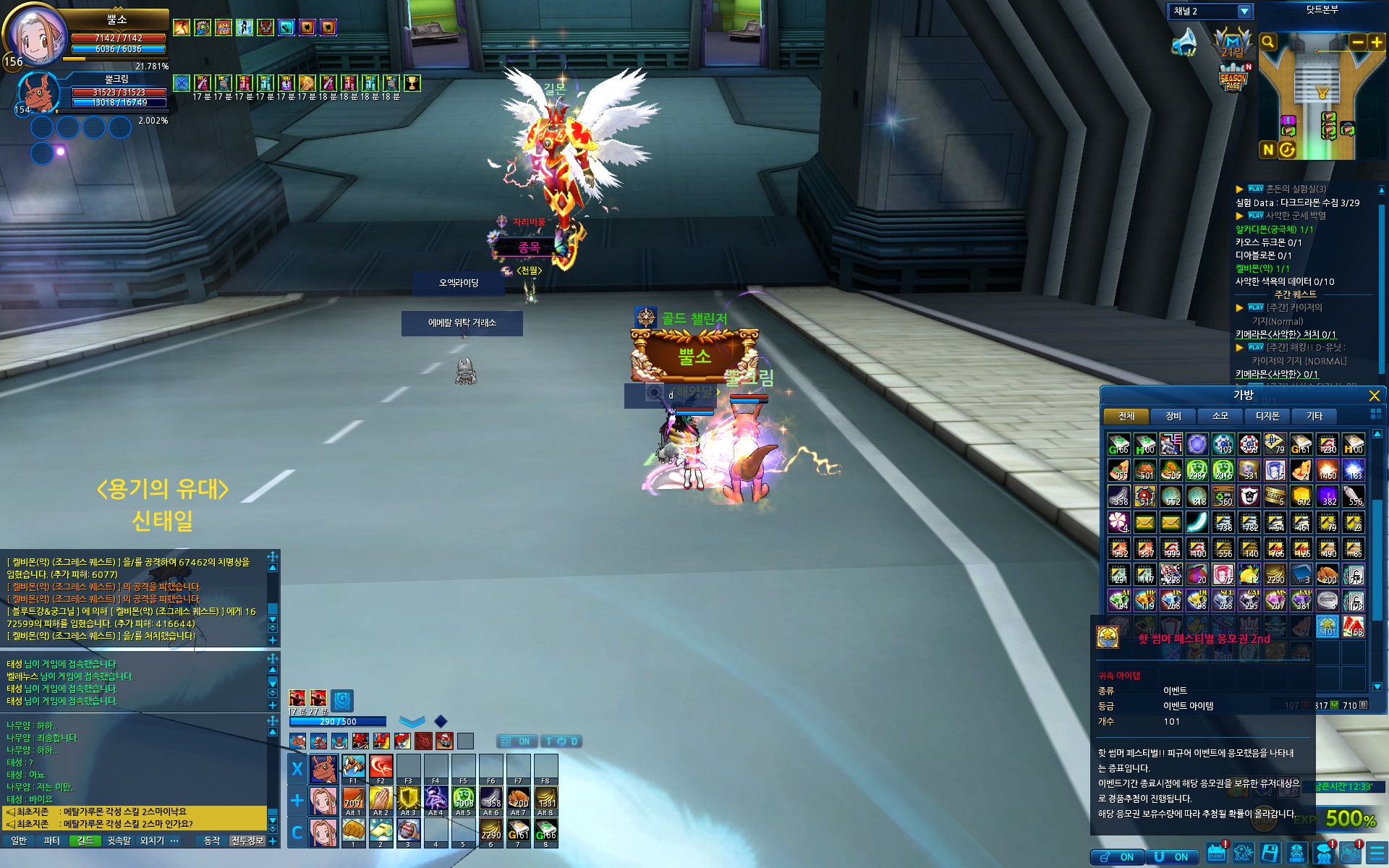Screen dimensions: 1389x868
Task: Open the Season Pass icon
Action: (1233, 78)
